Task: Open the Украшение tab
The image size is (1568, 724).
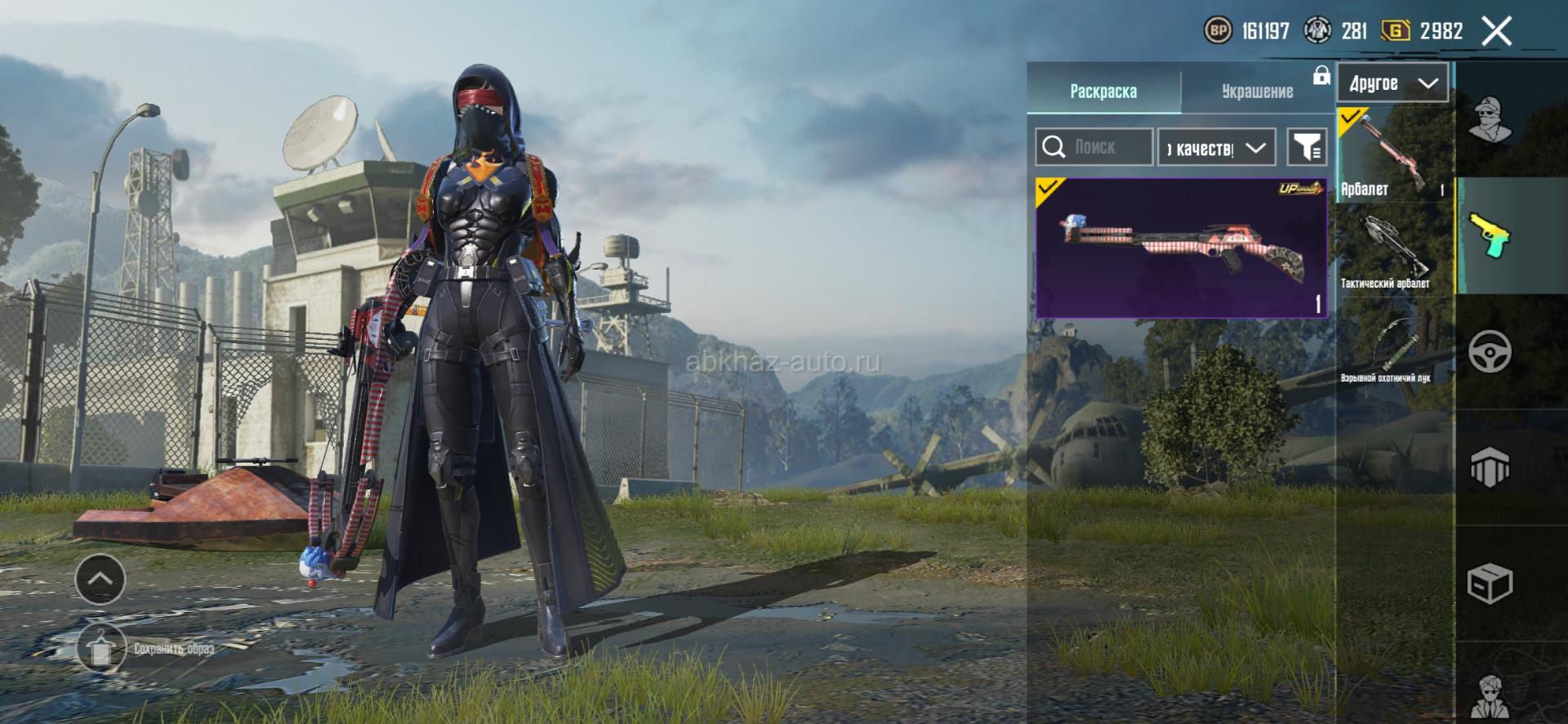Action: (x=1257, y=91)
